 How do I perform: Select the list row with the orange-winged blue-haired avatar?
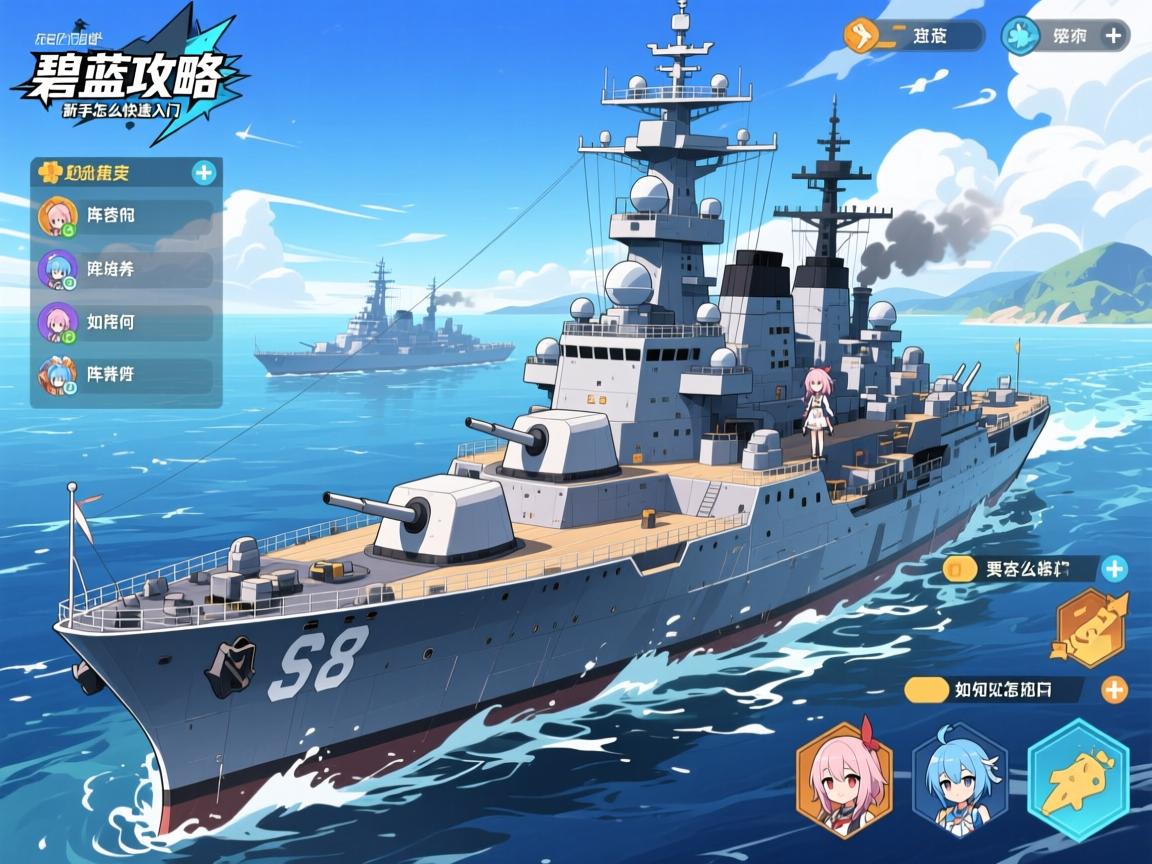(125, 375)
